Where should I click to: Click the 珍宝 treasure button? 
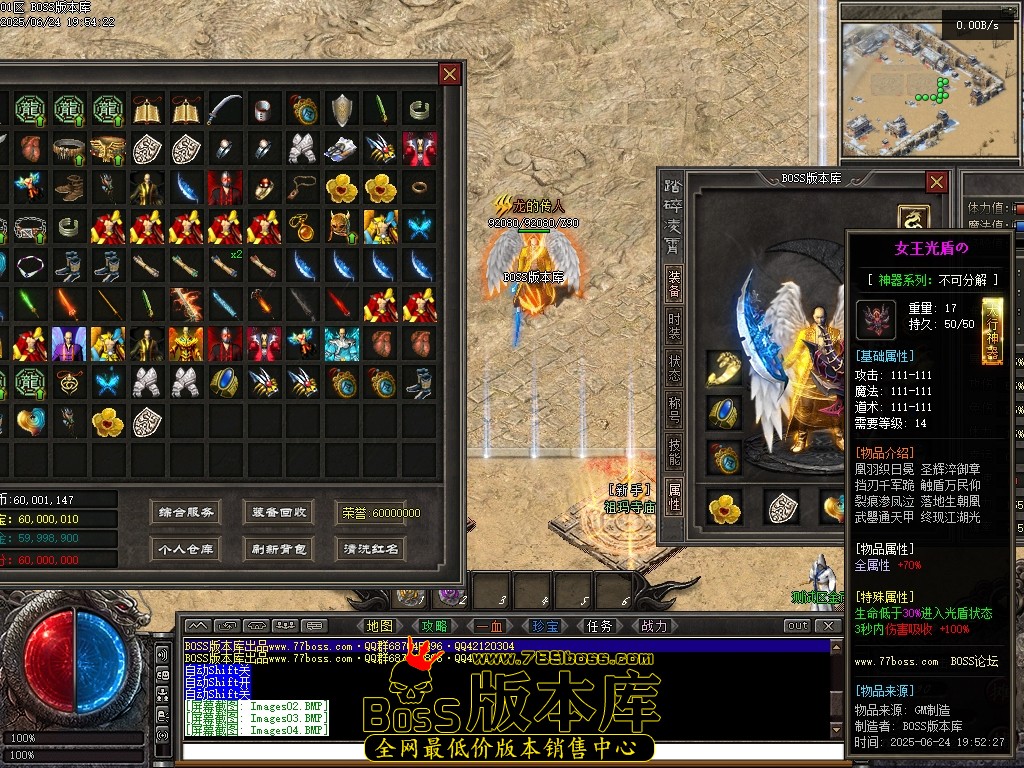[x=545, y=626]
